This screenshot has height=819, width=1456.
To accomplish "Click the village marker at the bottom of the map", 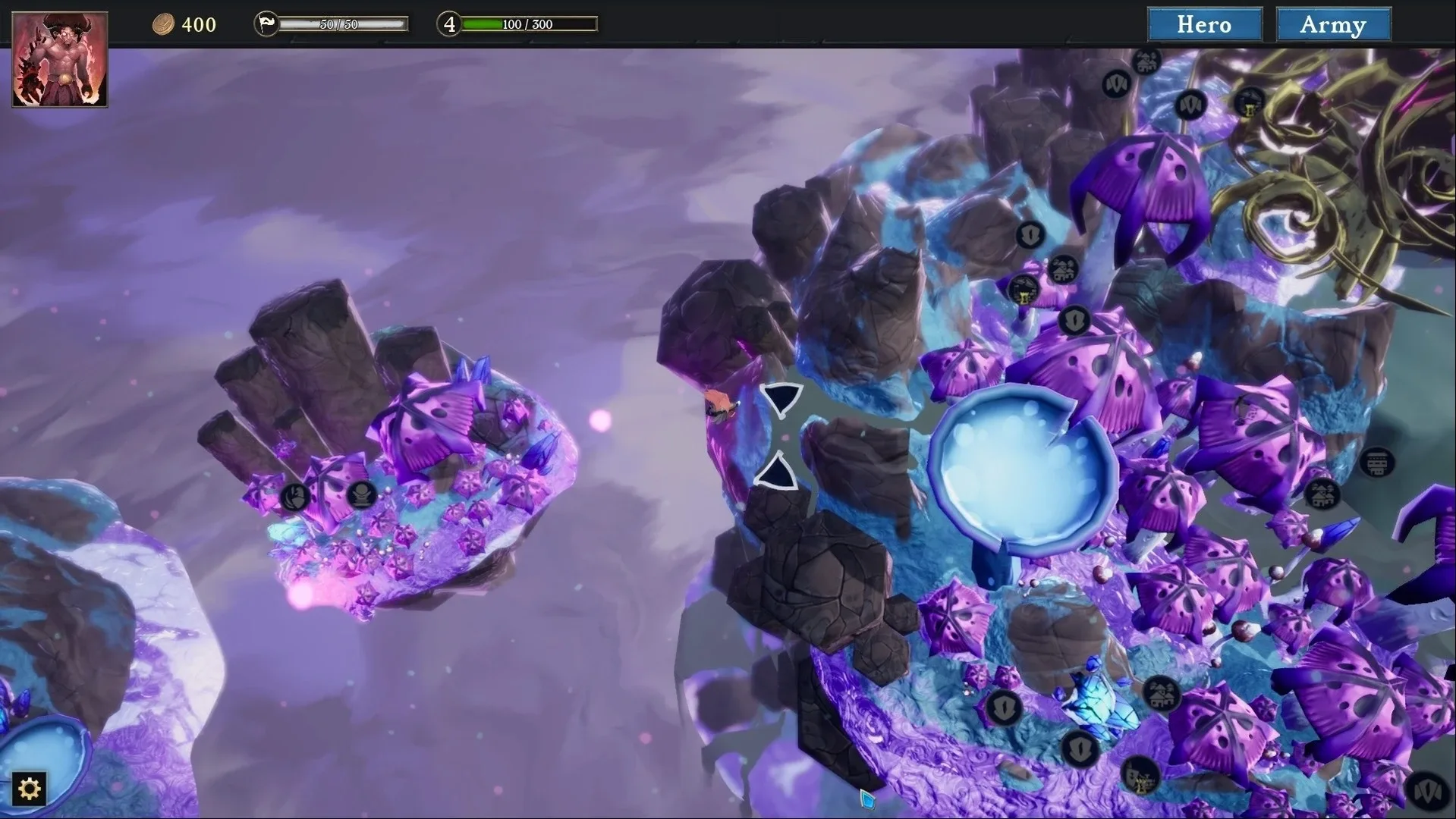I will pyautogui.click(x=1160, y=692).
